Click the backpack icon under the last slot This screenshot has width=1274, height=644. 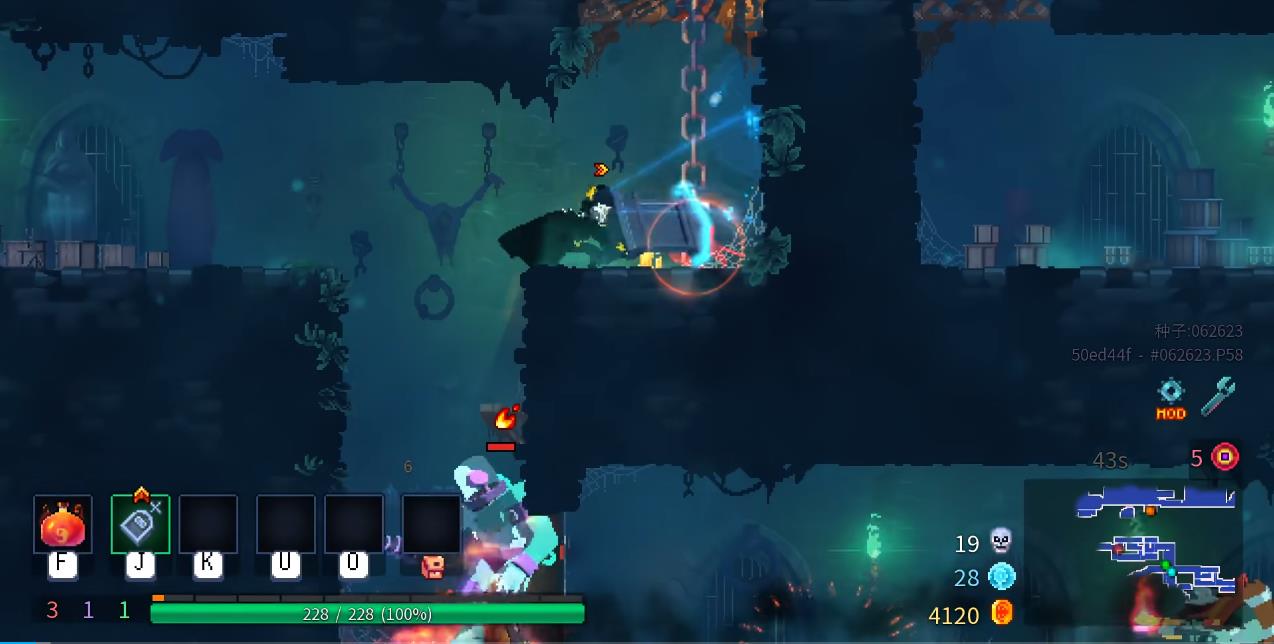[x=432, y=567]
